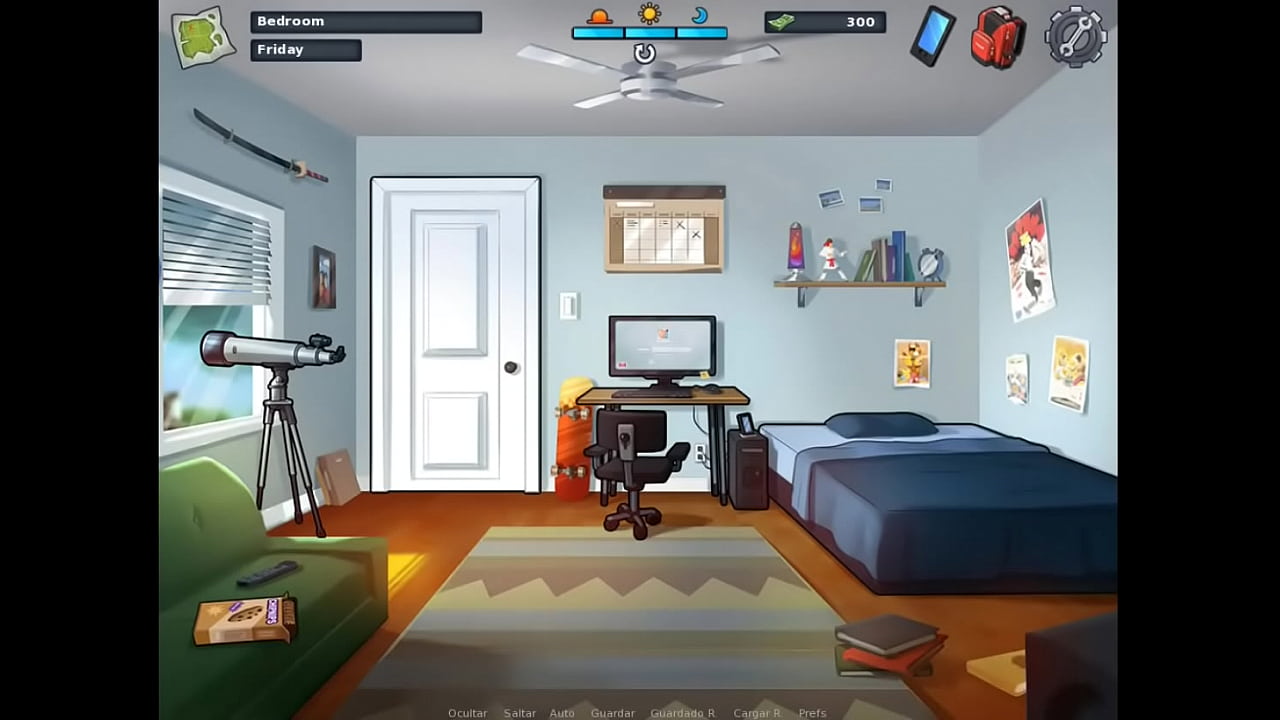The image size is (1280, 720).
Task: Click the wall light switch beside the desk
Action: (x=568, y=307)
